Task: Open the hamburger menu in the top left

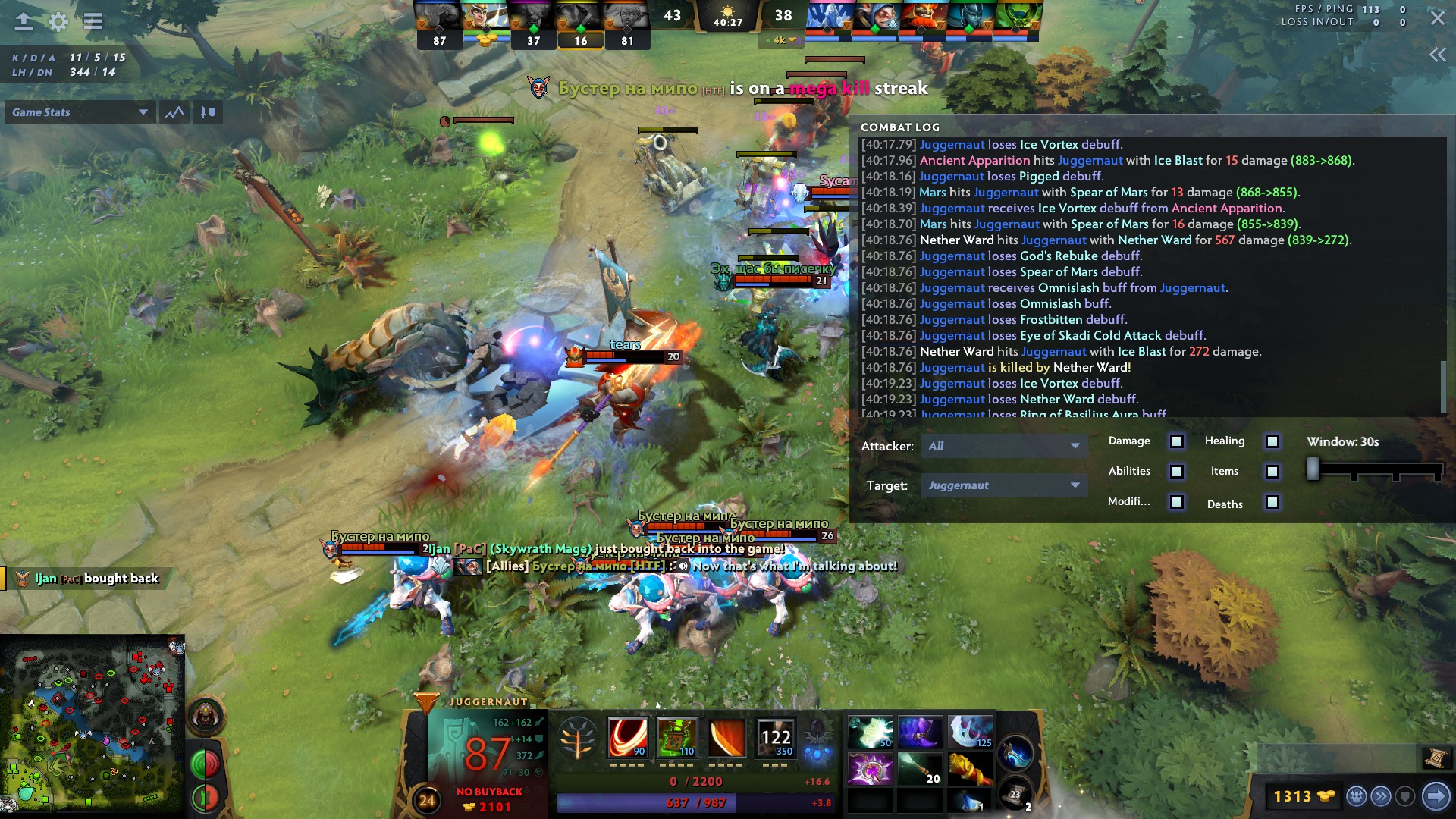Action: 93,22
